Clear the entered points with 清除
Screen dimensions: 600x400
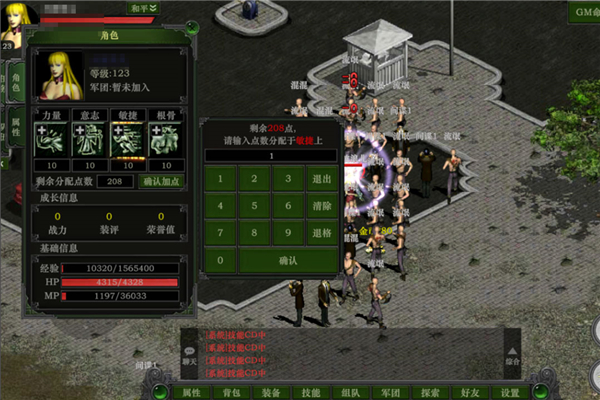coord(321,206)
